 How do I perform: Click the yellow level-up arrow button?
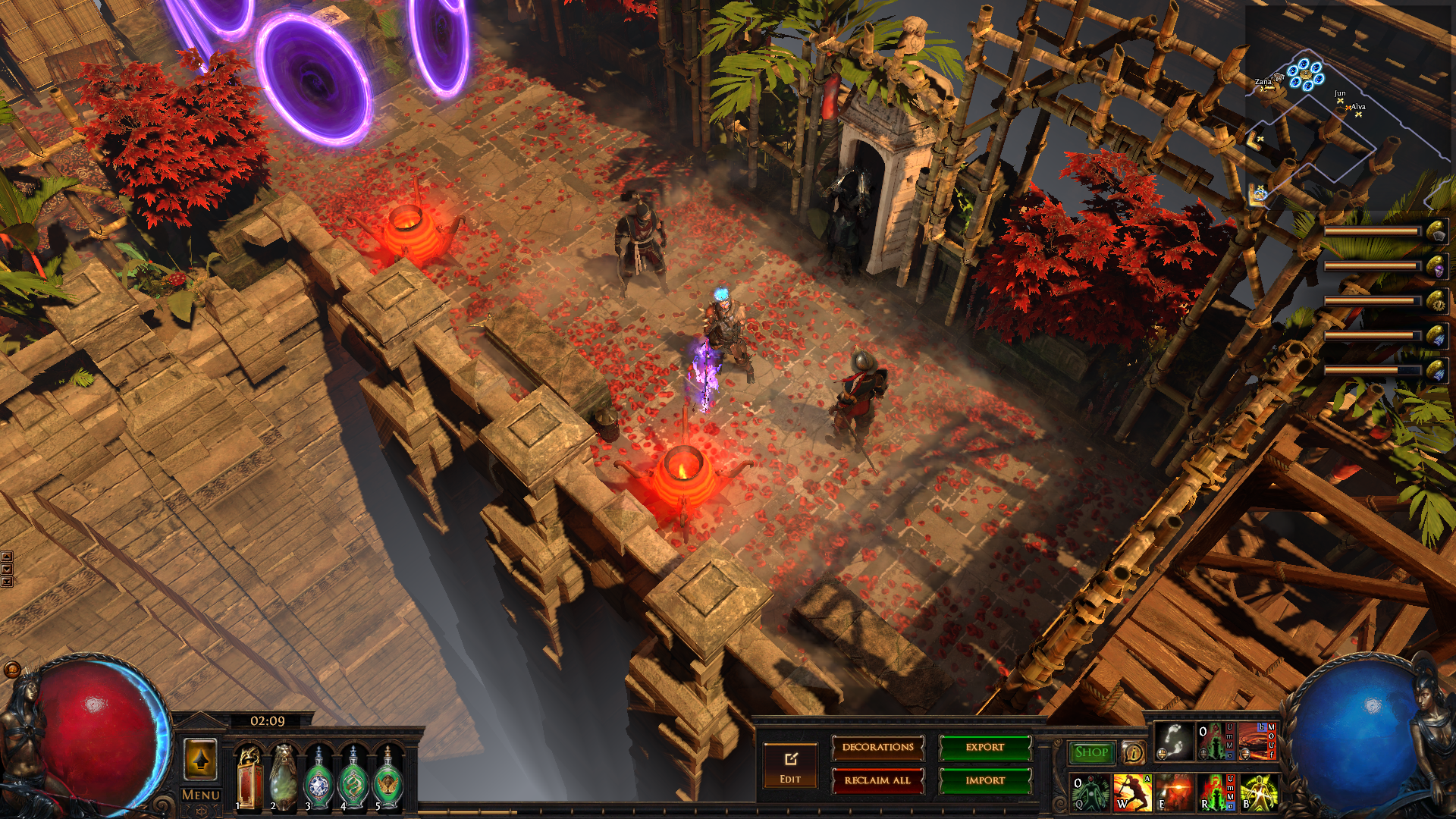201,759
